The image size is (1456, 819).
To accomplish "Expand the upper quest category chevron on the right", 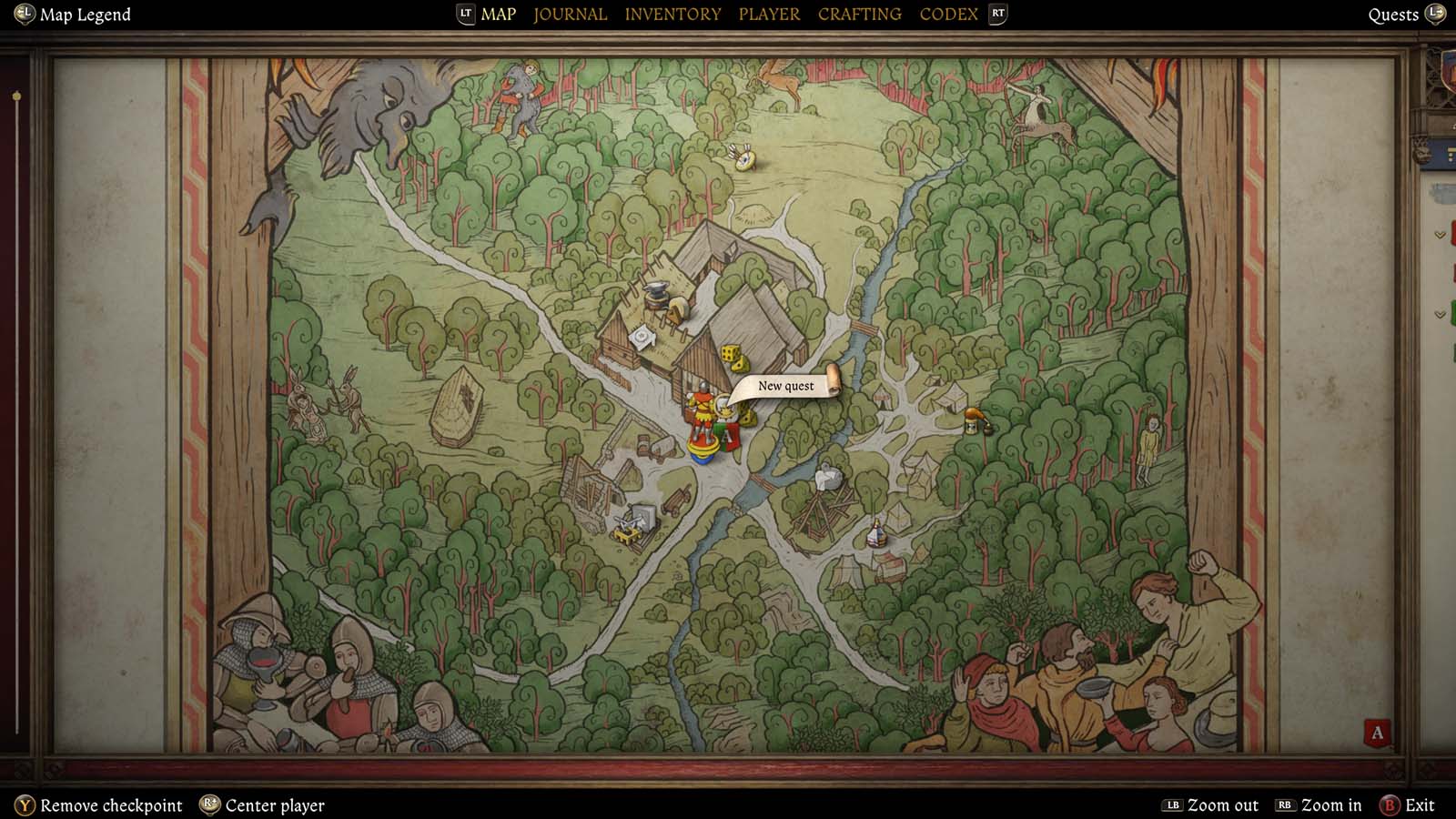I will tap(1440, 235).
